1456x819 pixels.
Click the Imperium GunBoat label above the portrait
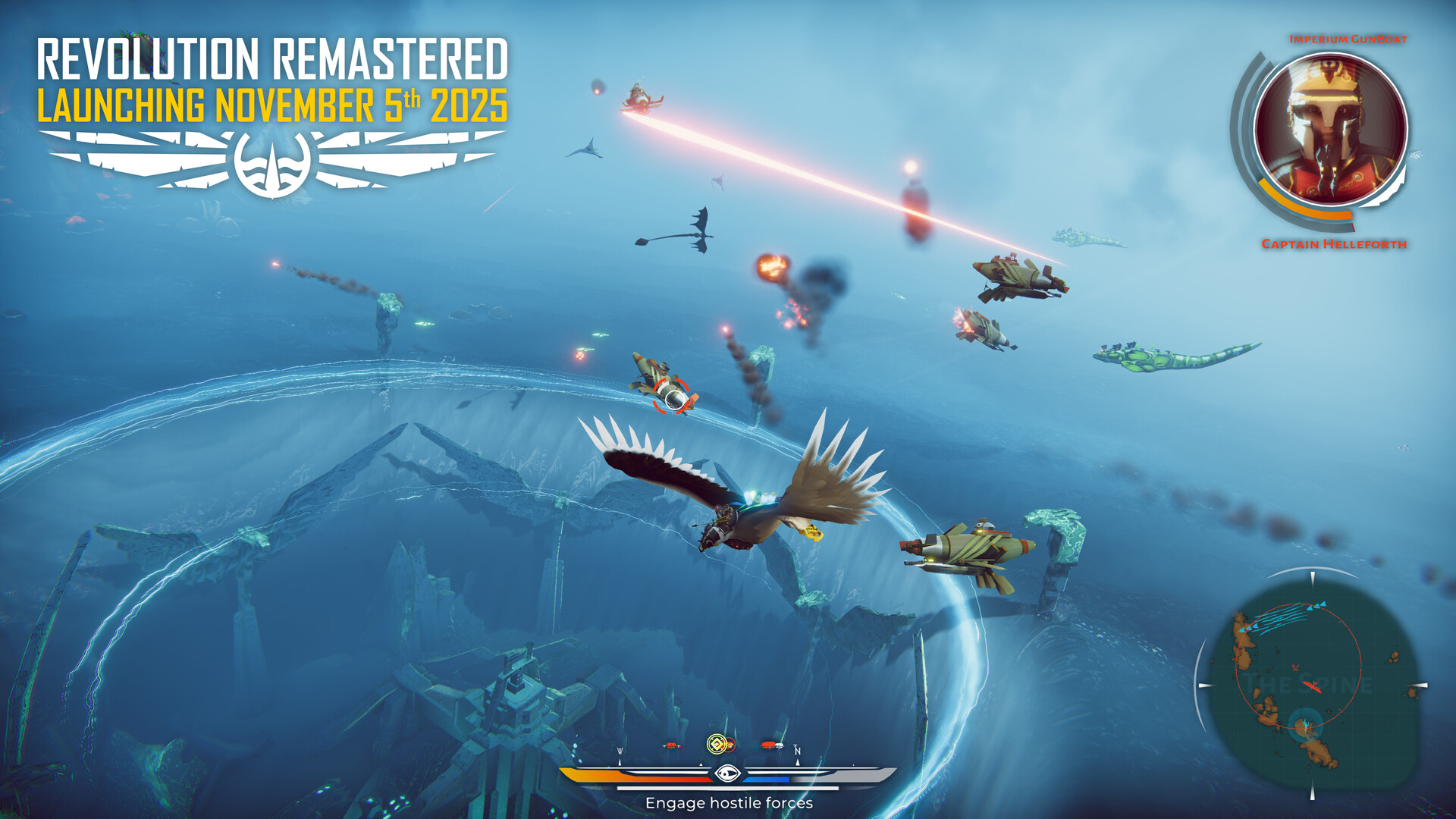(x=1349, y=40)
